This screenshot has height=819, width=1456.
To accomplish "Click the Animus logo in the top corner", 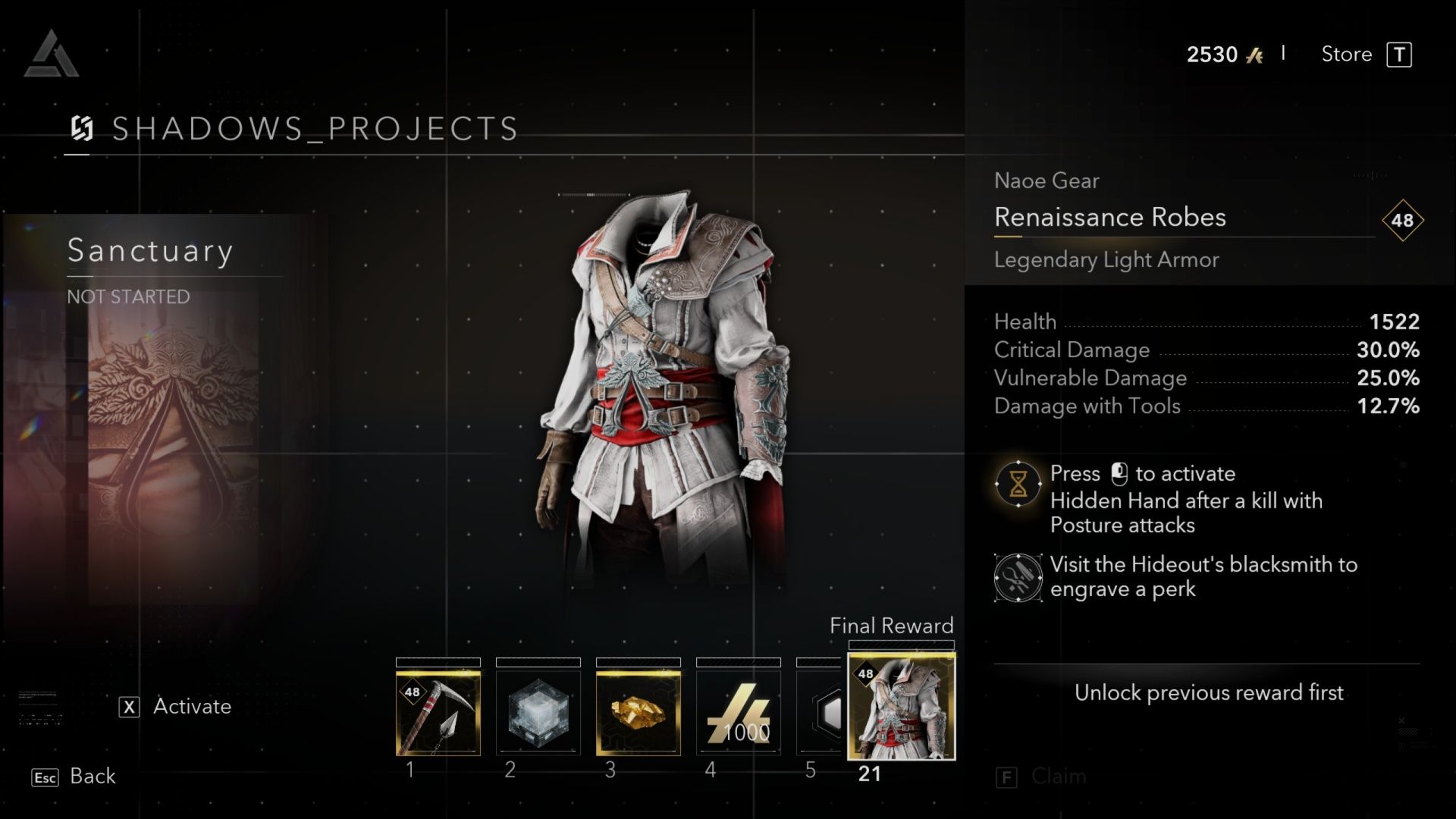I will coord(51,52).
